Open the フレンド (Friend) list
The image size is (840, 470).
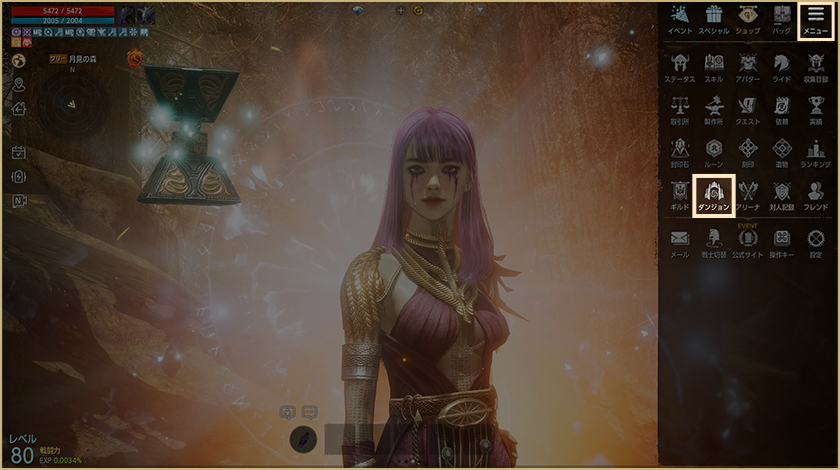[x=816, y=194]
